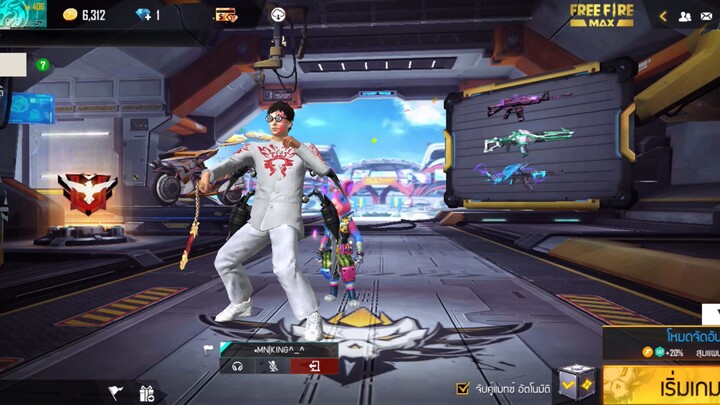720x405 pixels.
Task: Toggle the auto-matching checkbox
Action: click(462, 388)
